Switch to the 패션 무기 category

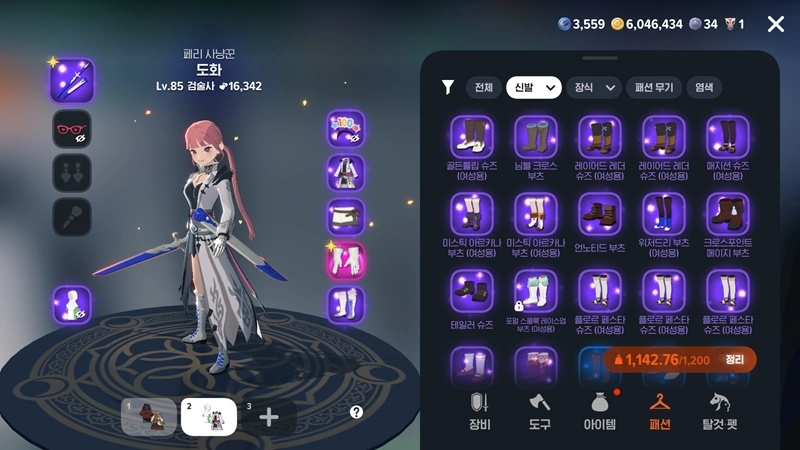tap(655, 88)
